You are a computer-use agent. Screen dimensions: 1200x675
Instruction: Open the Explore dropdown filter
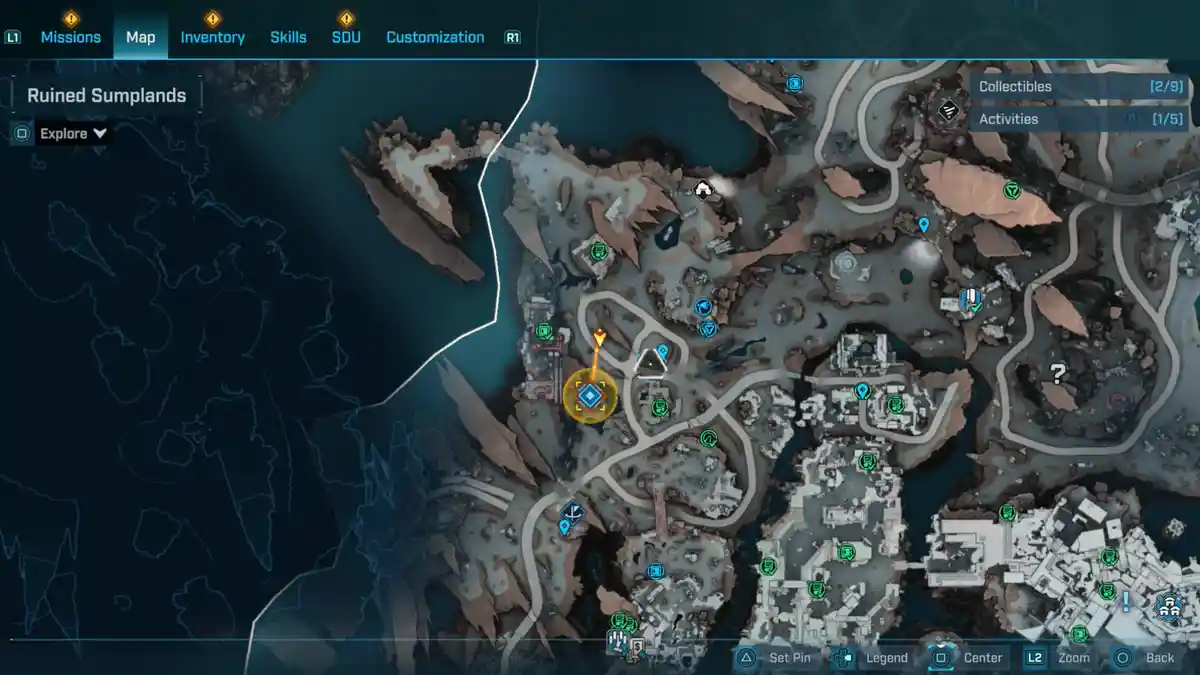tap(73, 133)
